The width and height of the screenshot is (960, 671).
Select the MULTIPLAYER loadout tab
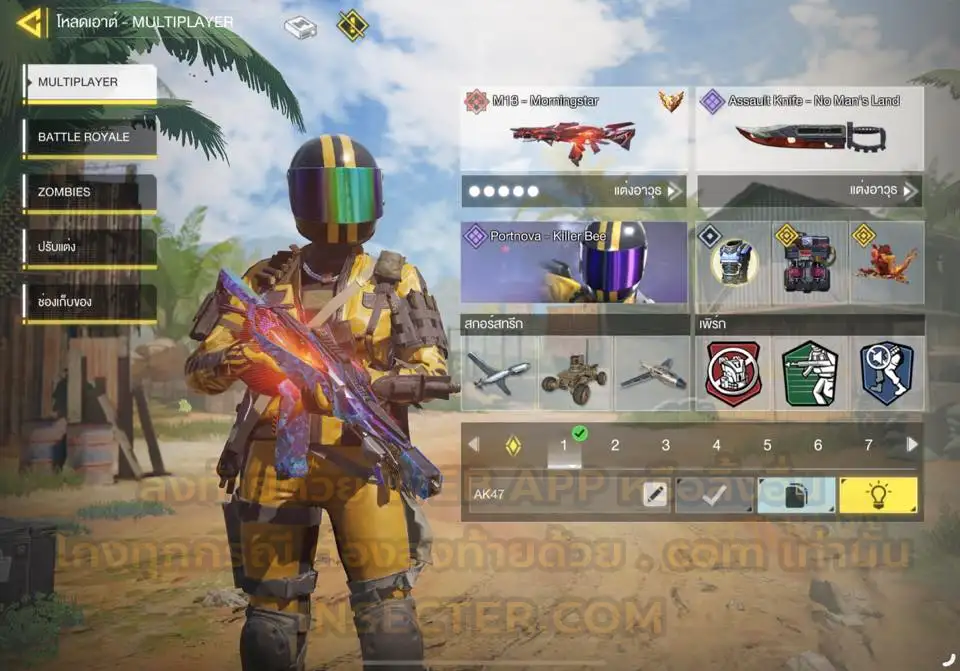[89, 83]
